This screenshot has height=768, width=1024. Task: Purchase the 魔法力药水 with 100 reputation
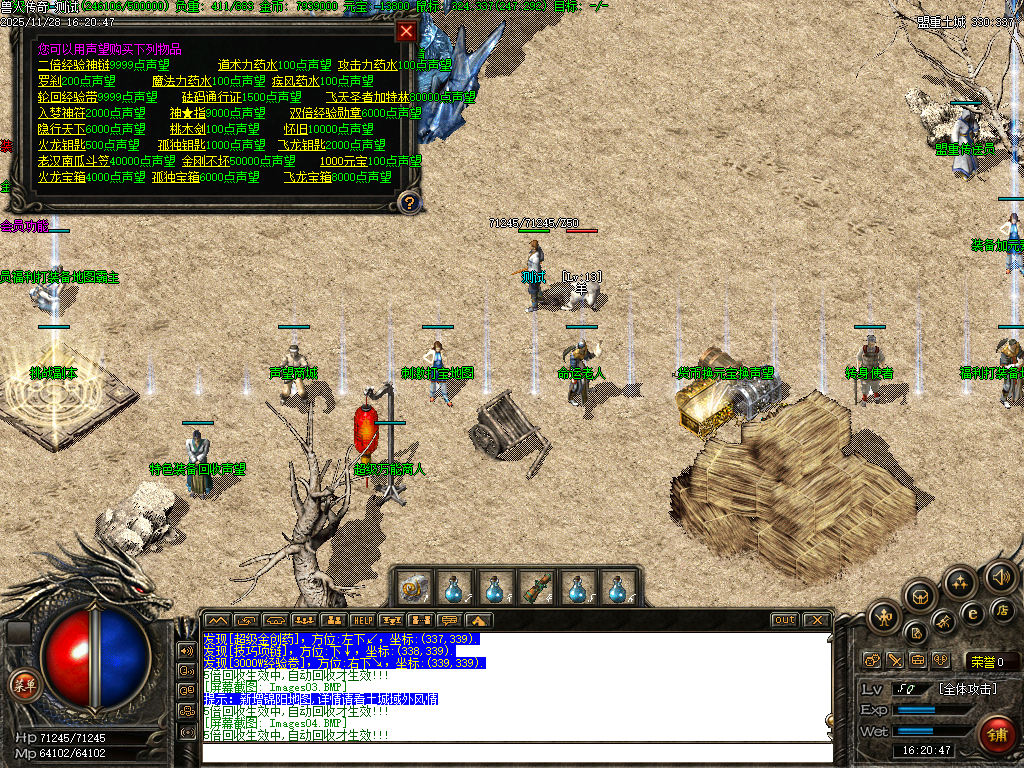click(x=208, y=81)
